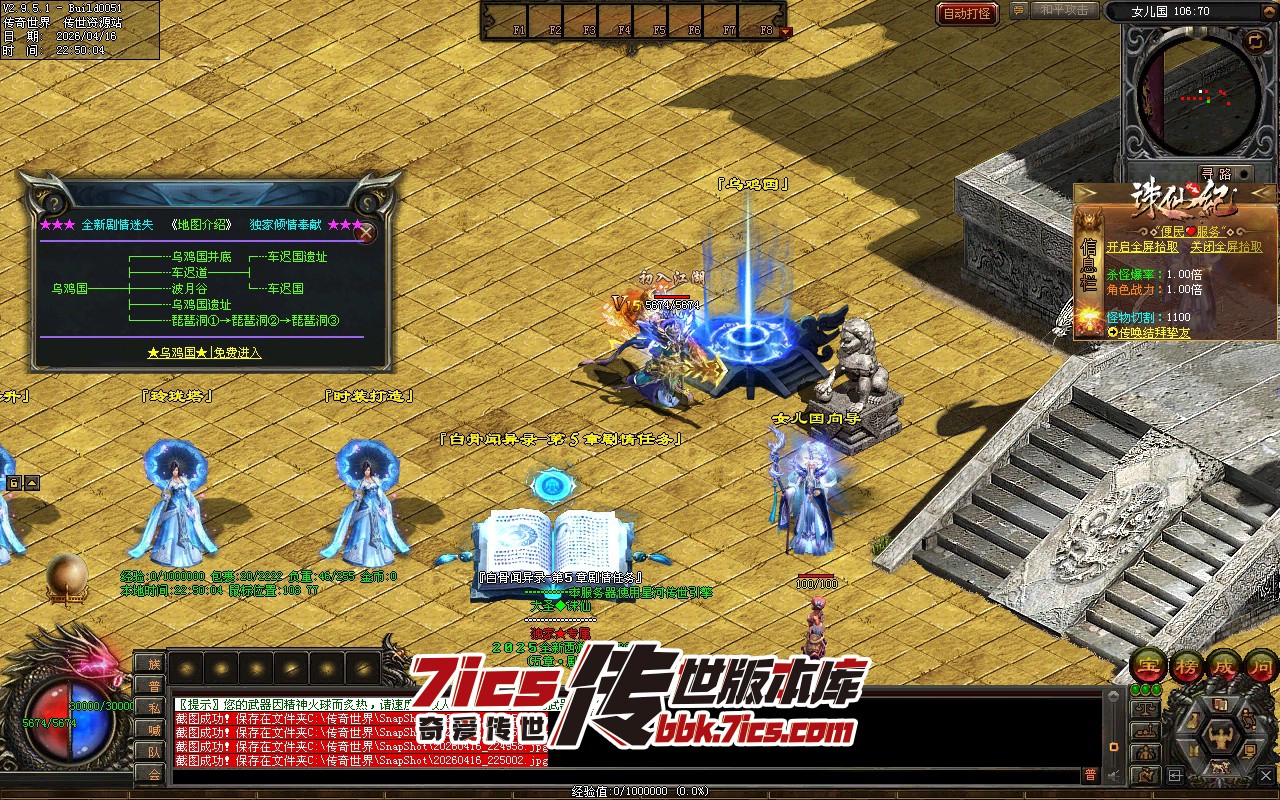Switch chat to the 族 channel

[x=154, y=663]
